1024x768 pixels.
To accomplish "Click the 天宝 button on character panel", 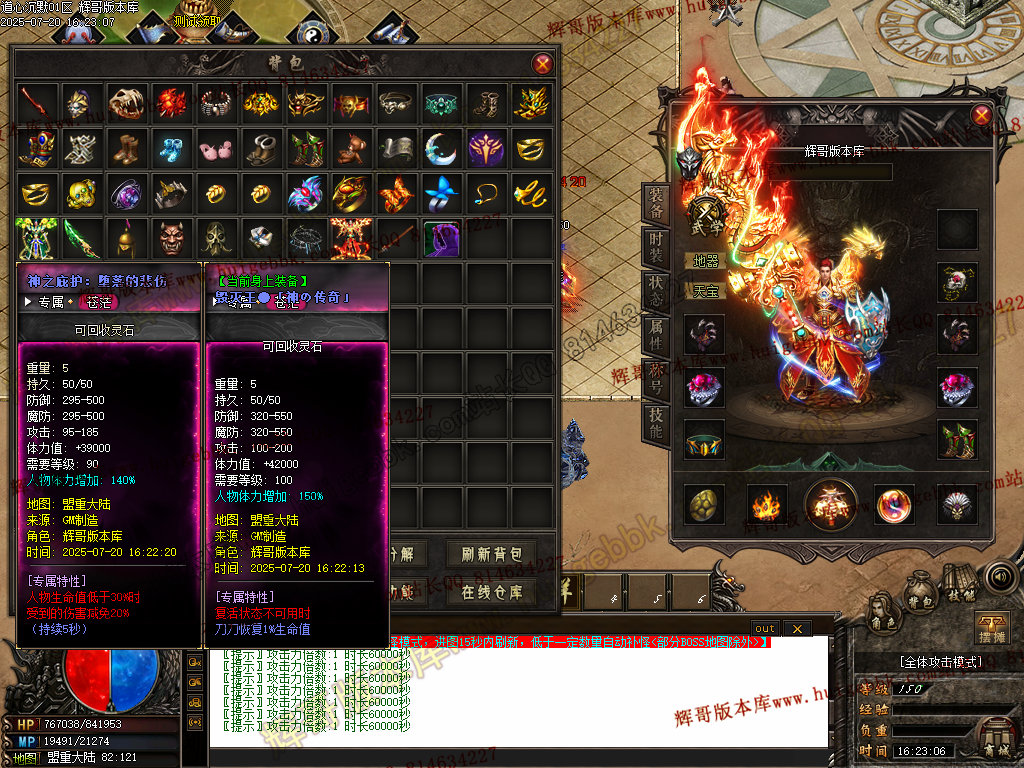I will click(x=706, y=292).
